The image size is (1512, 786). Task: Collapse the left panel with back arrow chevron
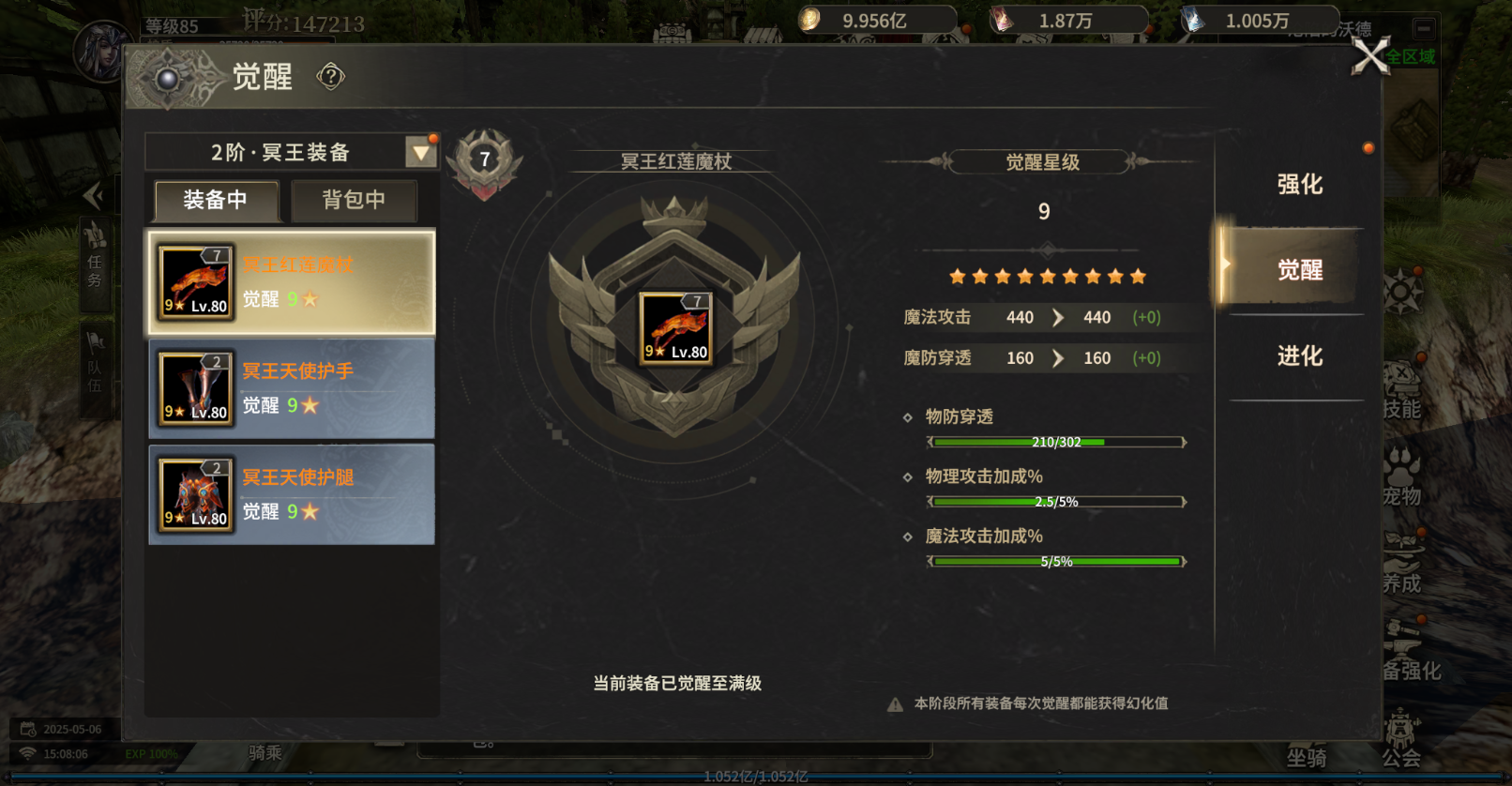94,194
